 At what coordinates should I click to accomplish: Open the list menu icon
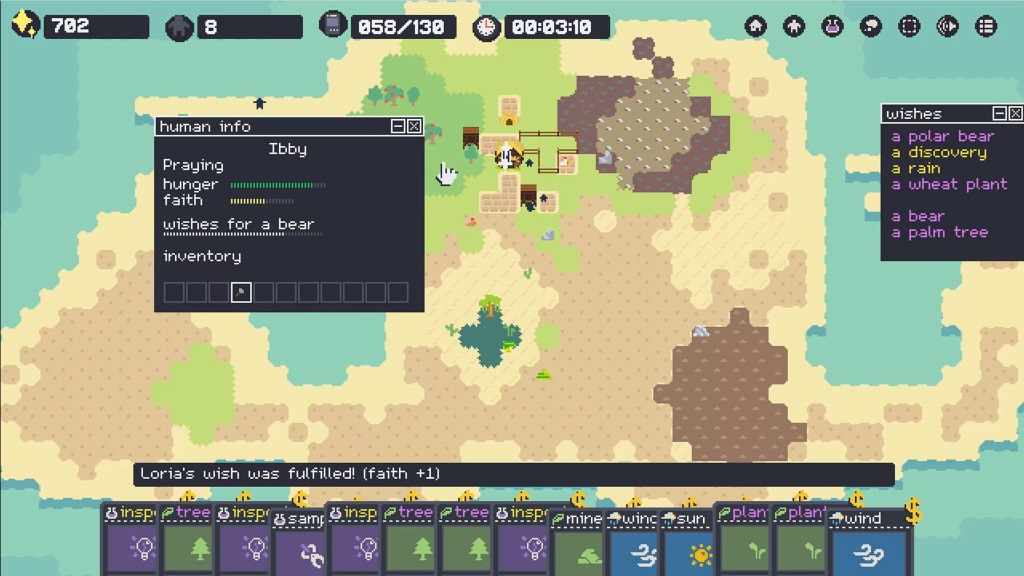986,26
